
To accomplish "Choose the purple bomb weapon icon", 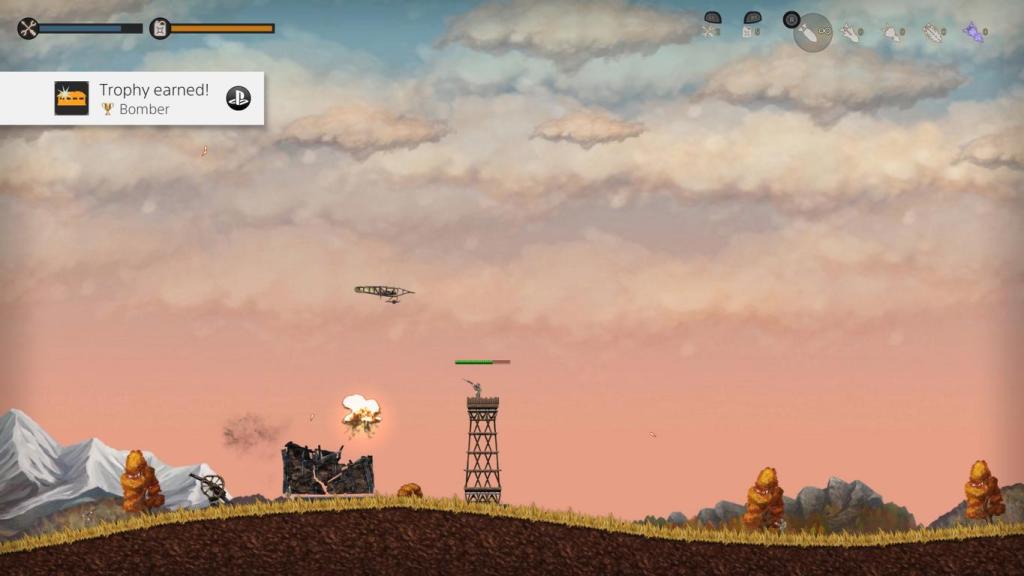I will [973, 33].
